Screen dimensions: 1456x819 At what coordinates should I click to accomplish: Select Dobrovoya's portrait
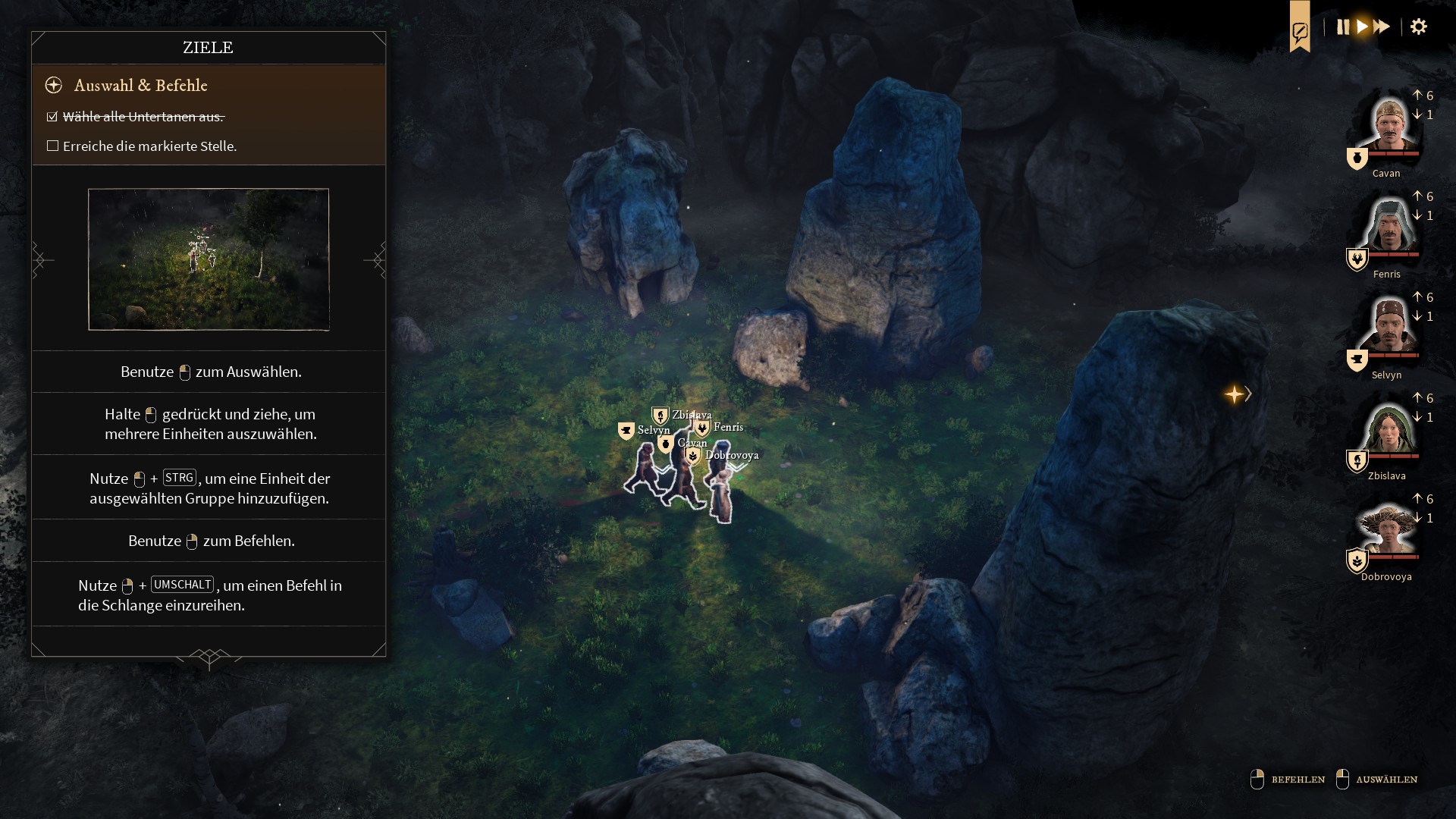tap(1388, 529)
